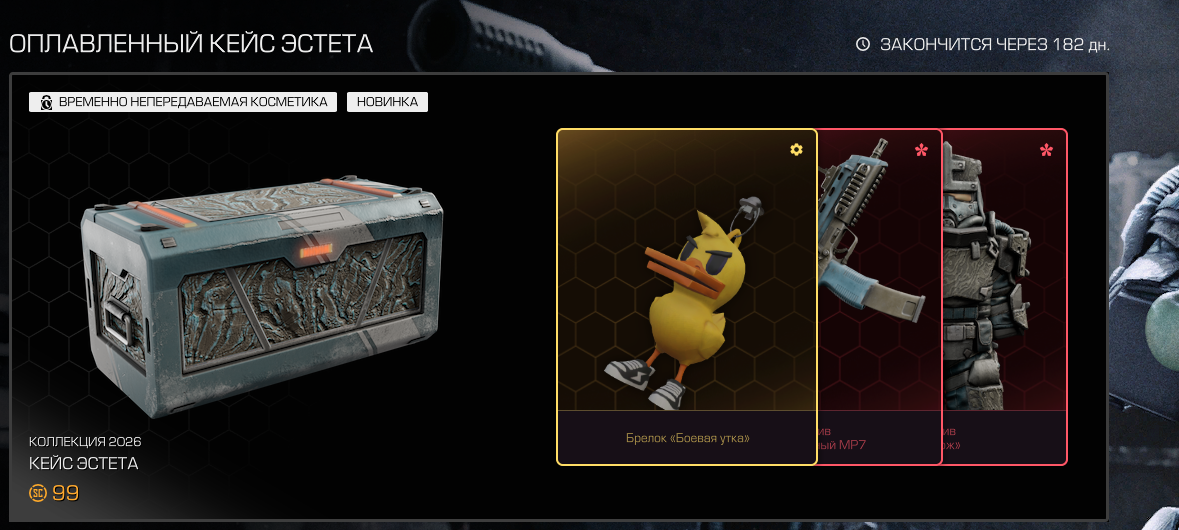Open the Кейс Эстета crate image

pyautogui.click(x=262, y=290)
